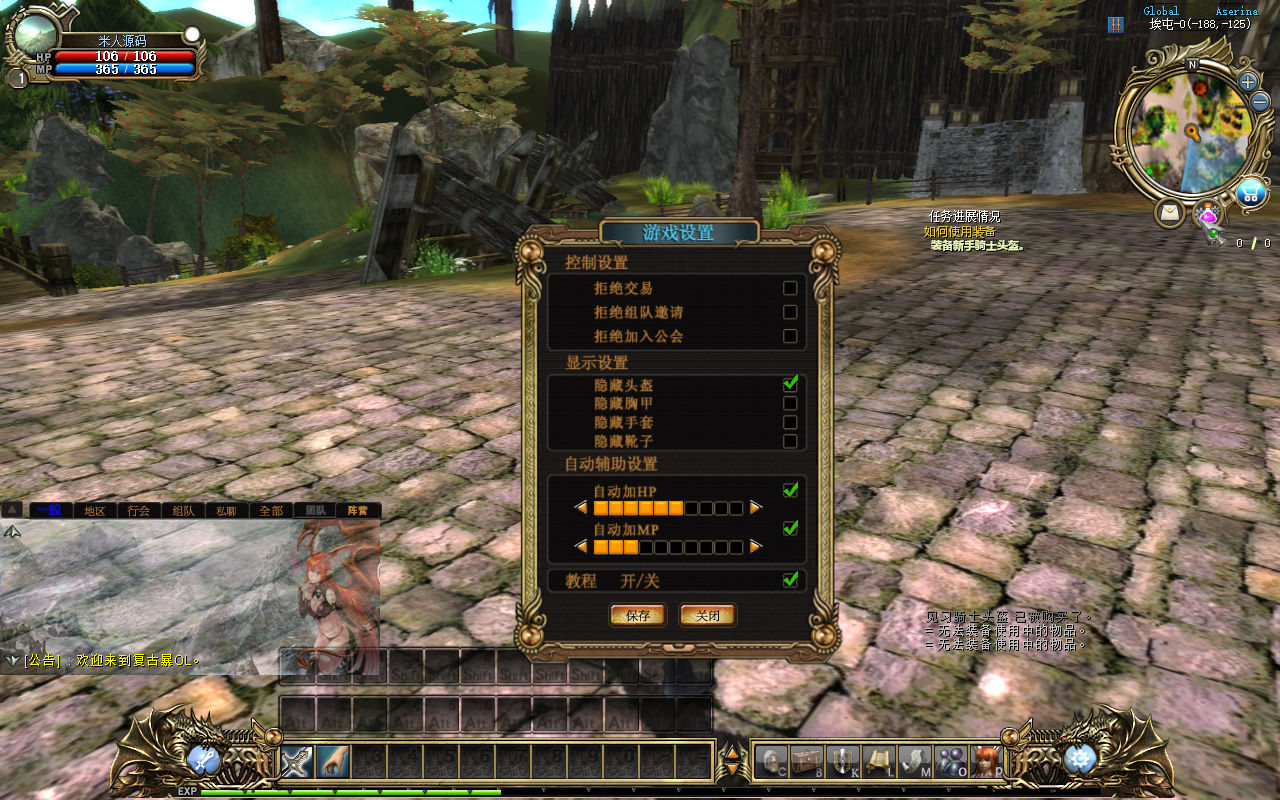Open the mail envelope icon
Image resolution: width=1280 pixels, height=800 pixels.
(x=1169, y=213)
